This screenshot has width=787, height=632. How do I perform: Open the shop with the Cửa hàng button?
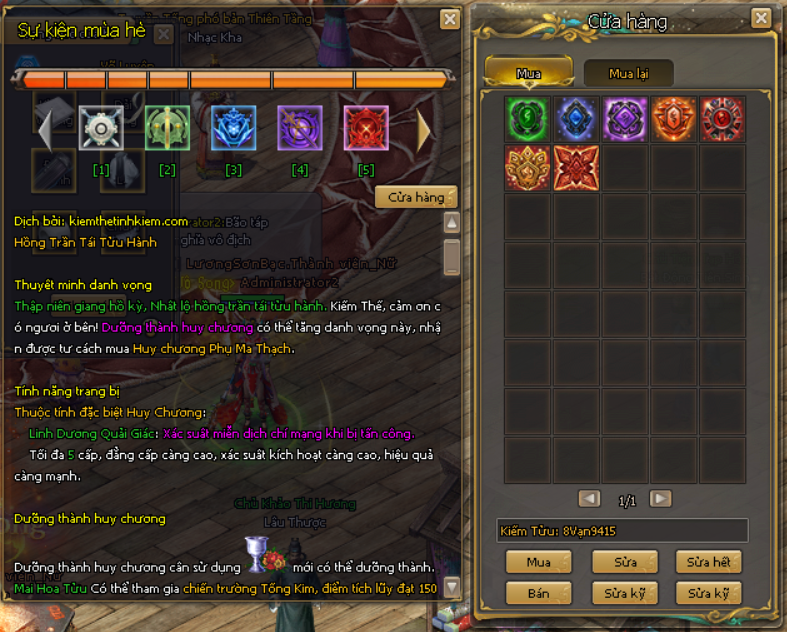pyautogui.click(x=416, y=198)
